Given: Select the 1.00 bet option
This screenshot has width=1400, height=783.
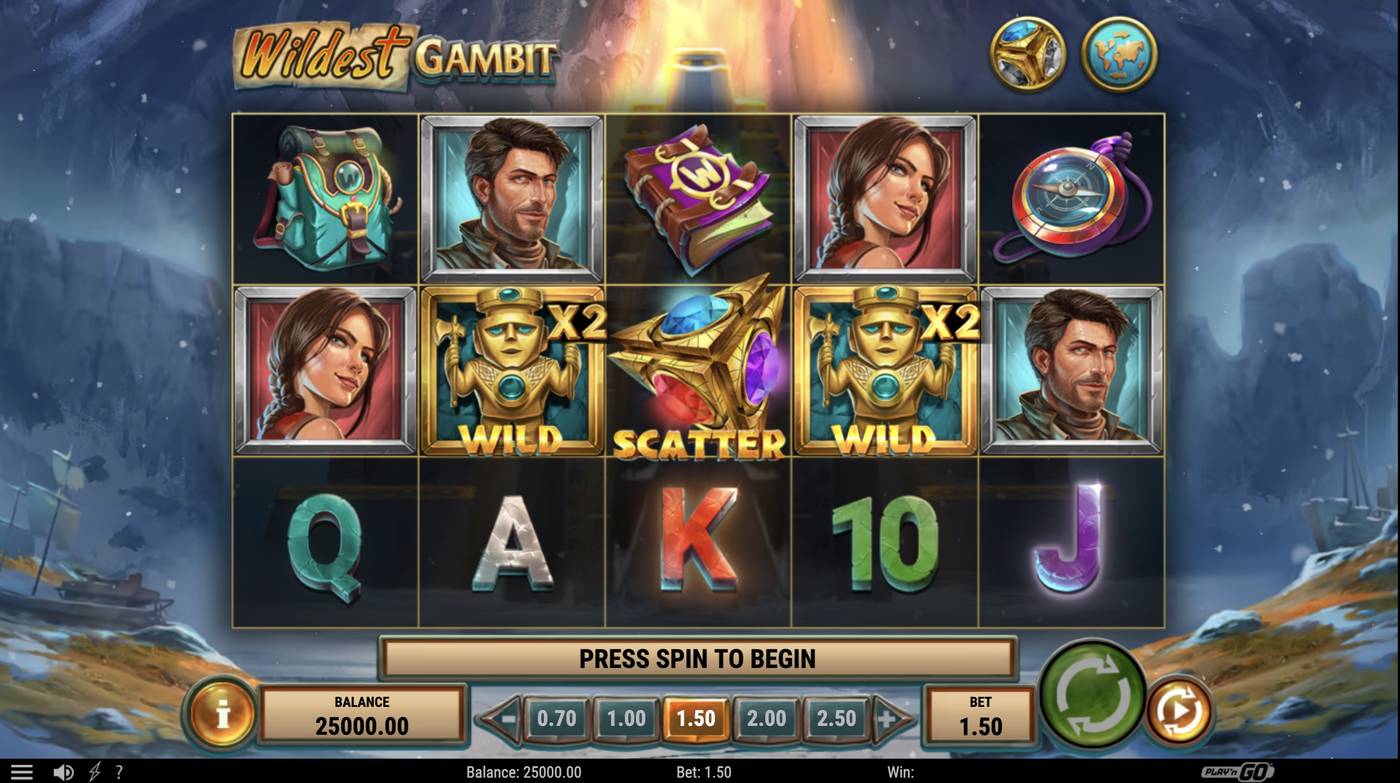Looking at the screenshot, I should tap(623, 717).
